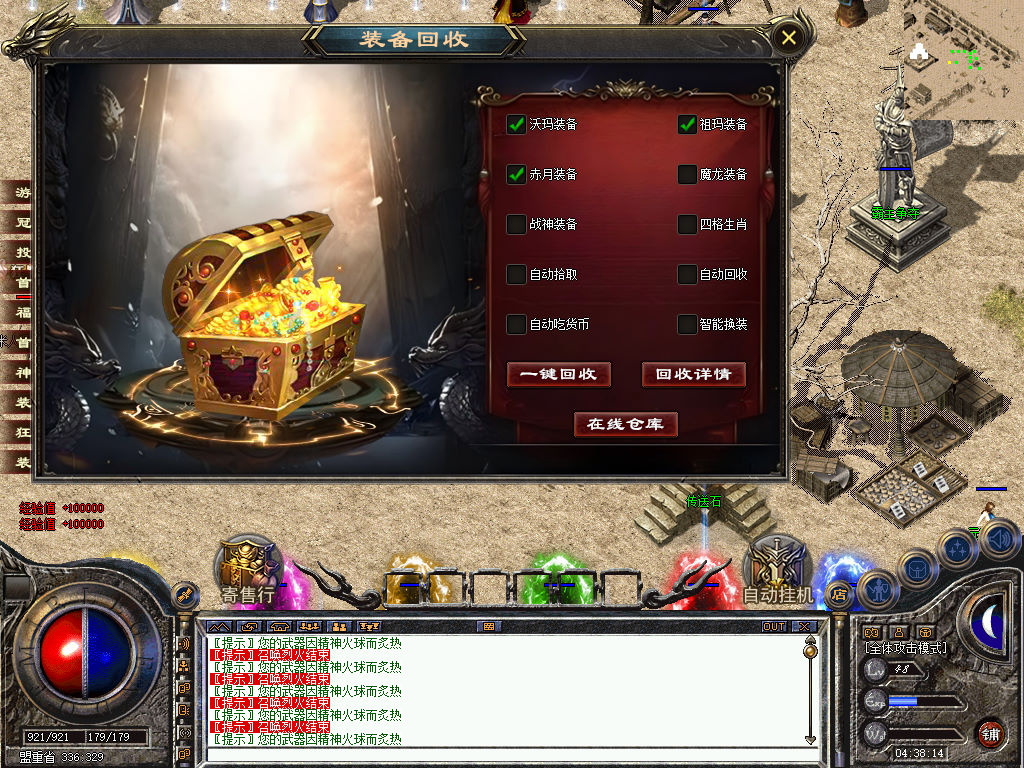Open the red 铺 shop button
Screen dimensions: 1024x768
(990, 733)
